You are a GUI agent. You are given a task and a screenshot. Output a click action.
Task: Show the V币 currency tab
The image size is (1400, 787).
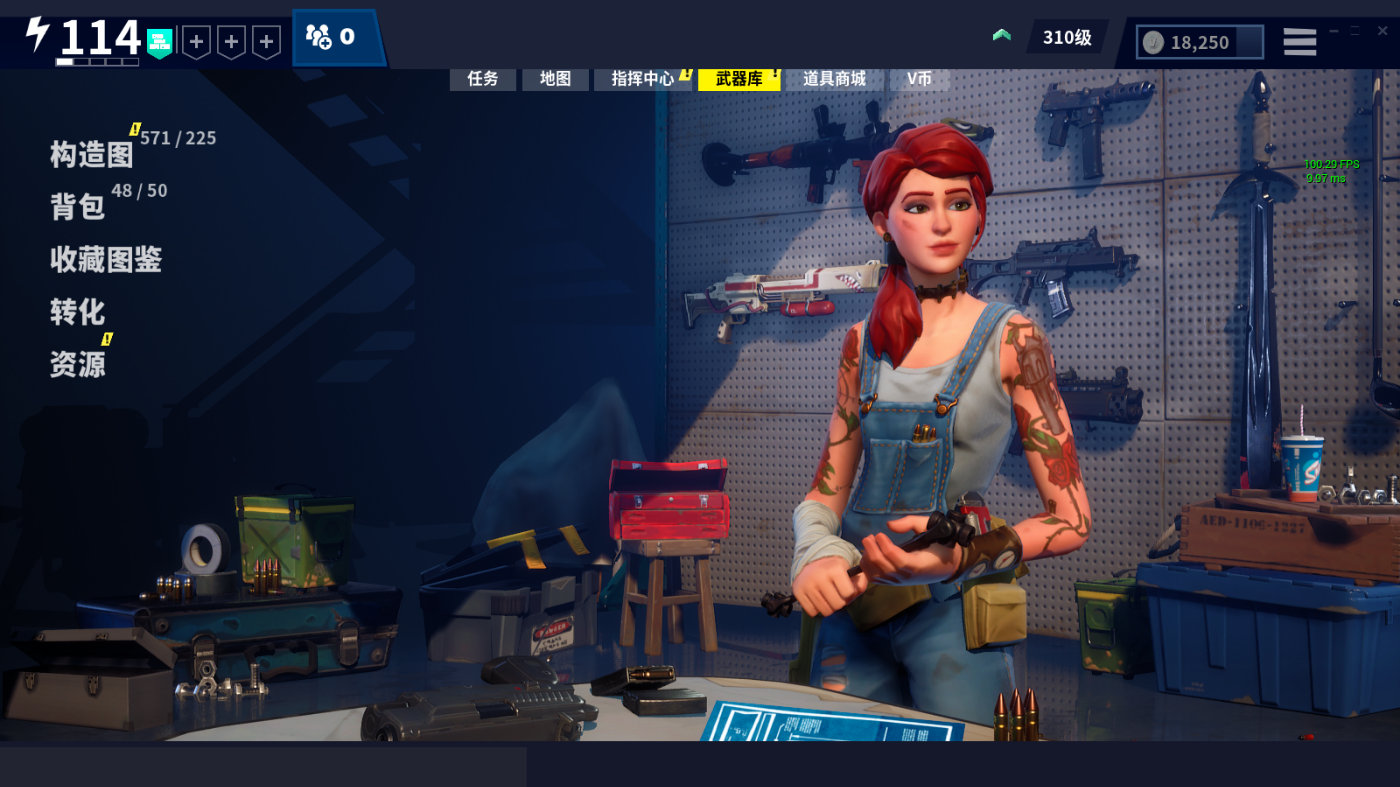click(x=919, y=79)
